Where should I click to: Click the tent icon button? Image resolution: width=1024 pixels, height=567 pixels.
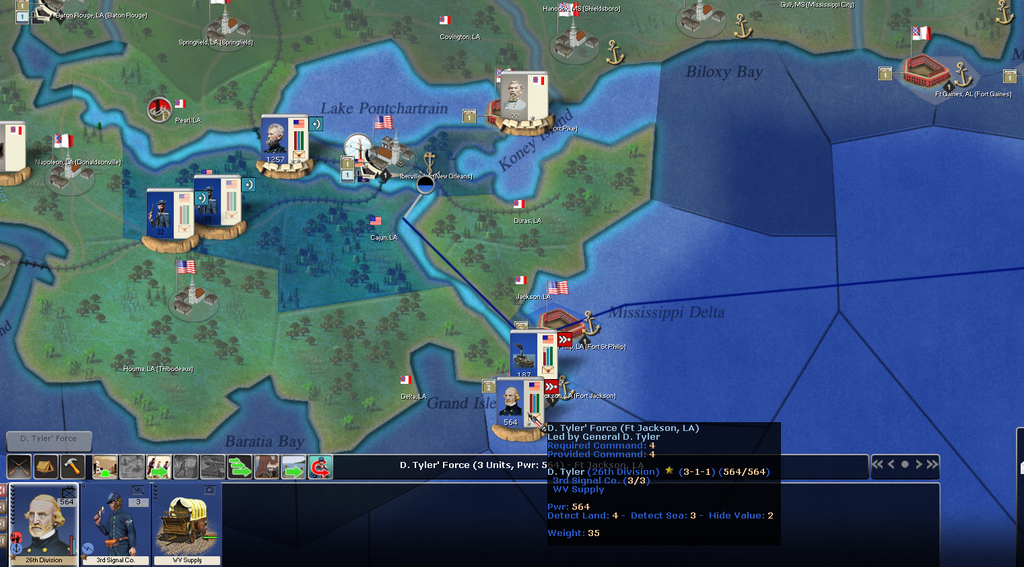(x=45, y=467)
